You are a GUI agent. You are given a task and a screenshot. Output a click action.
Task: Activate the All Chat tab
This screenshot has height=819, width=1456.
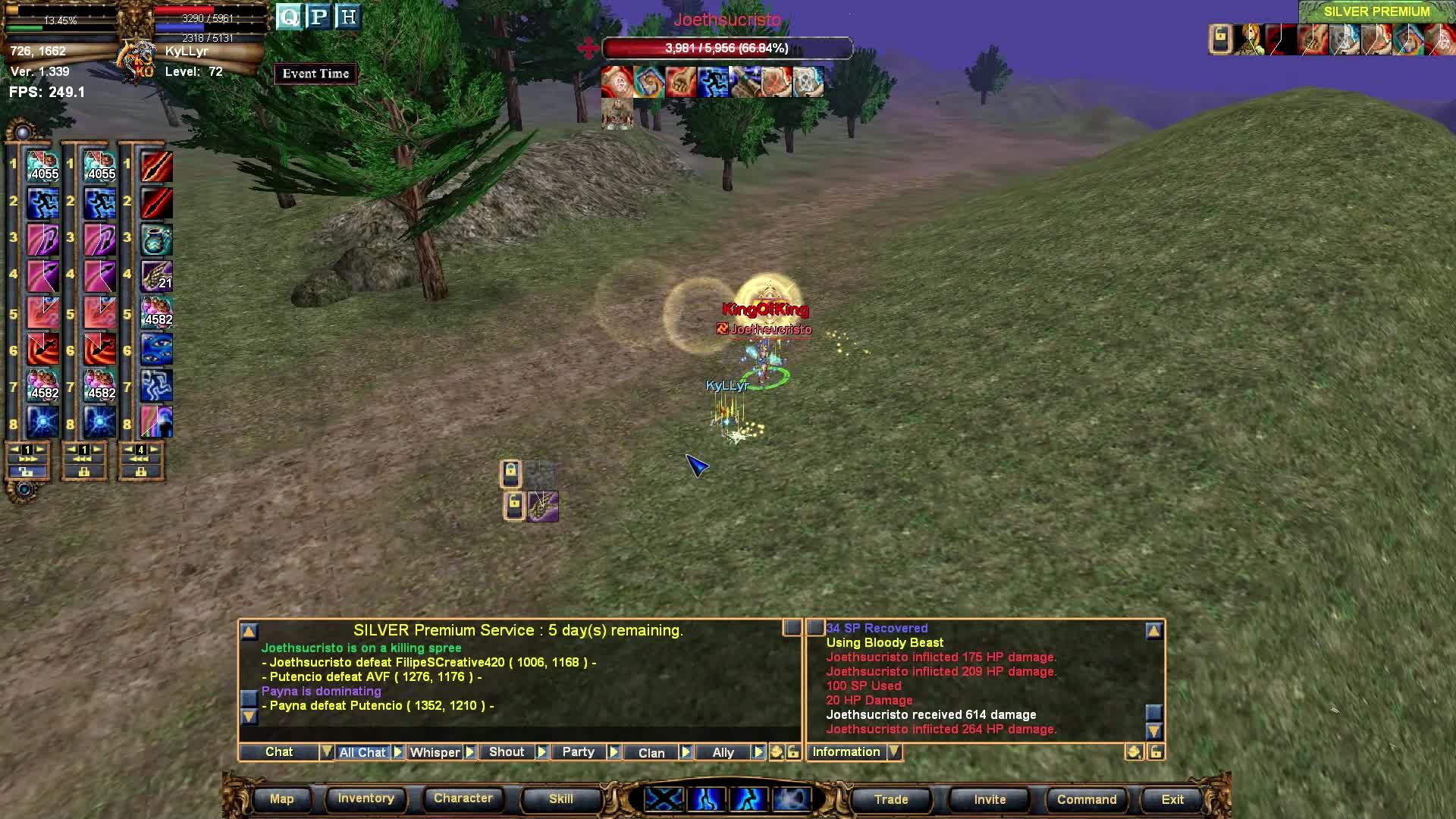[x=362, y=752]
